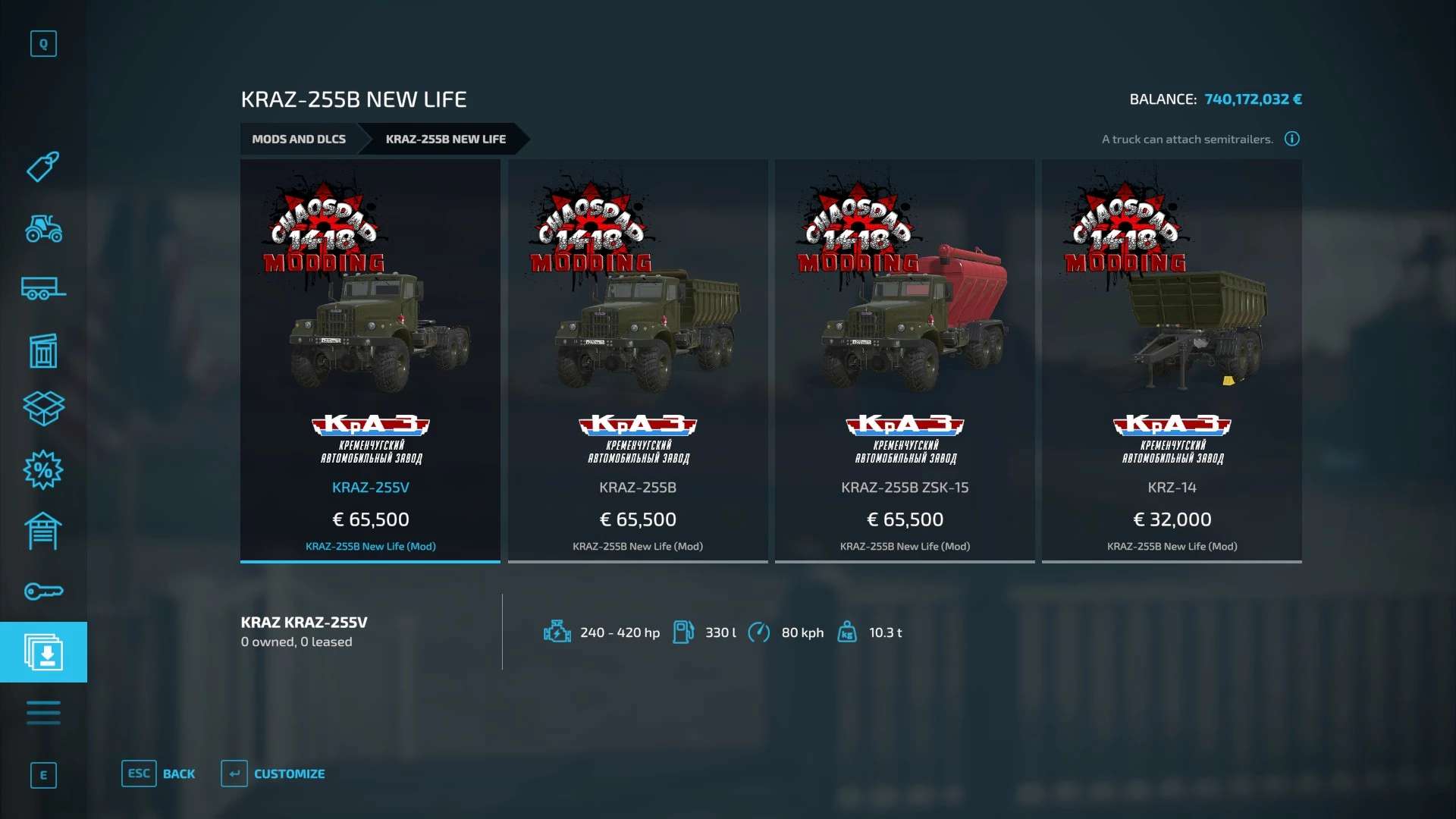Switch to the tractor vehicles category
Screen dimensions: 1456x819
[43, 228]
